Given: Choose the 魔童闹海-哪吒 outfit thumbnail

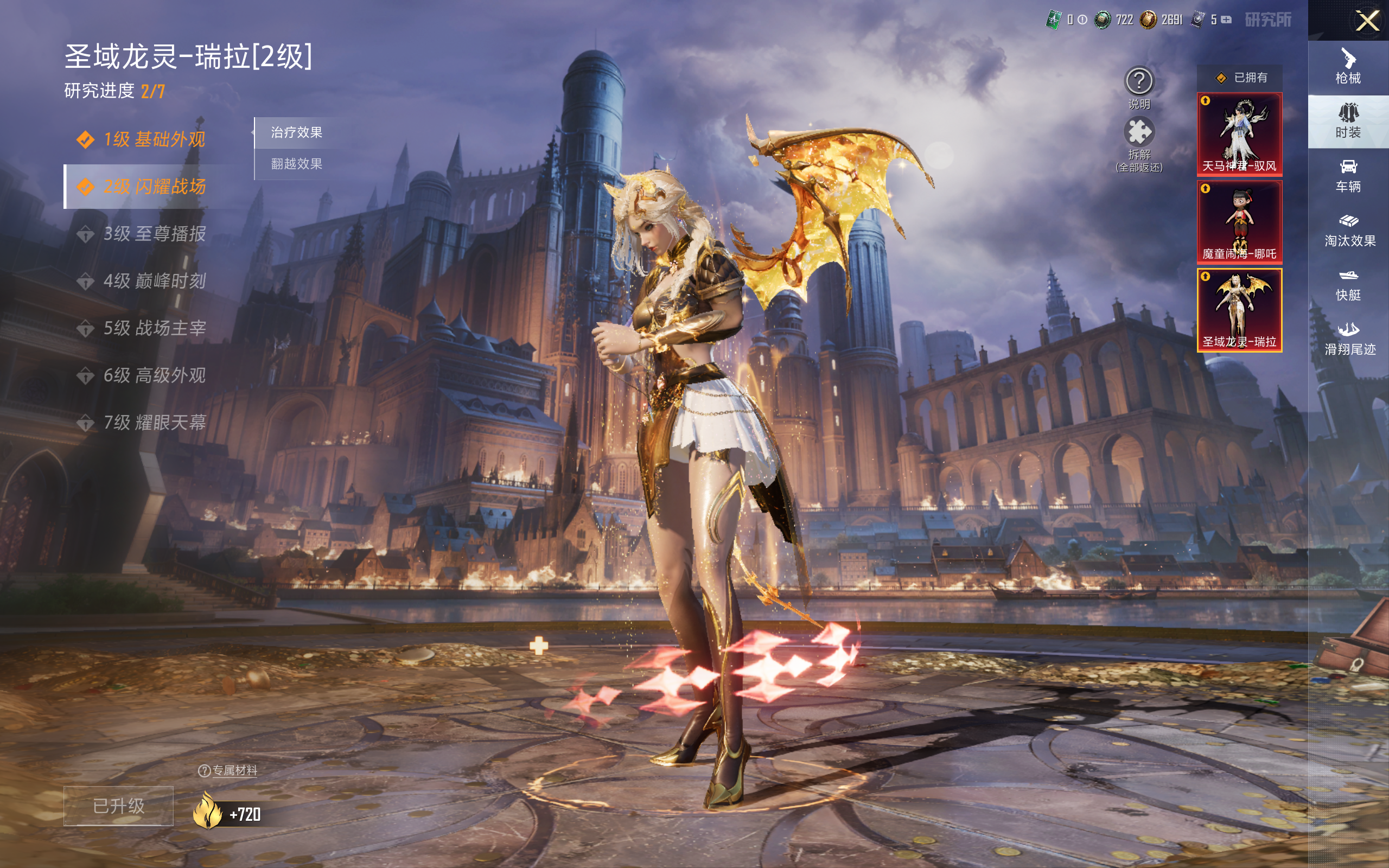Looking at the screenshot, I should tap(1239, 221).
